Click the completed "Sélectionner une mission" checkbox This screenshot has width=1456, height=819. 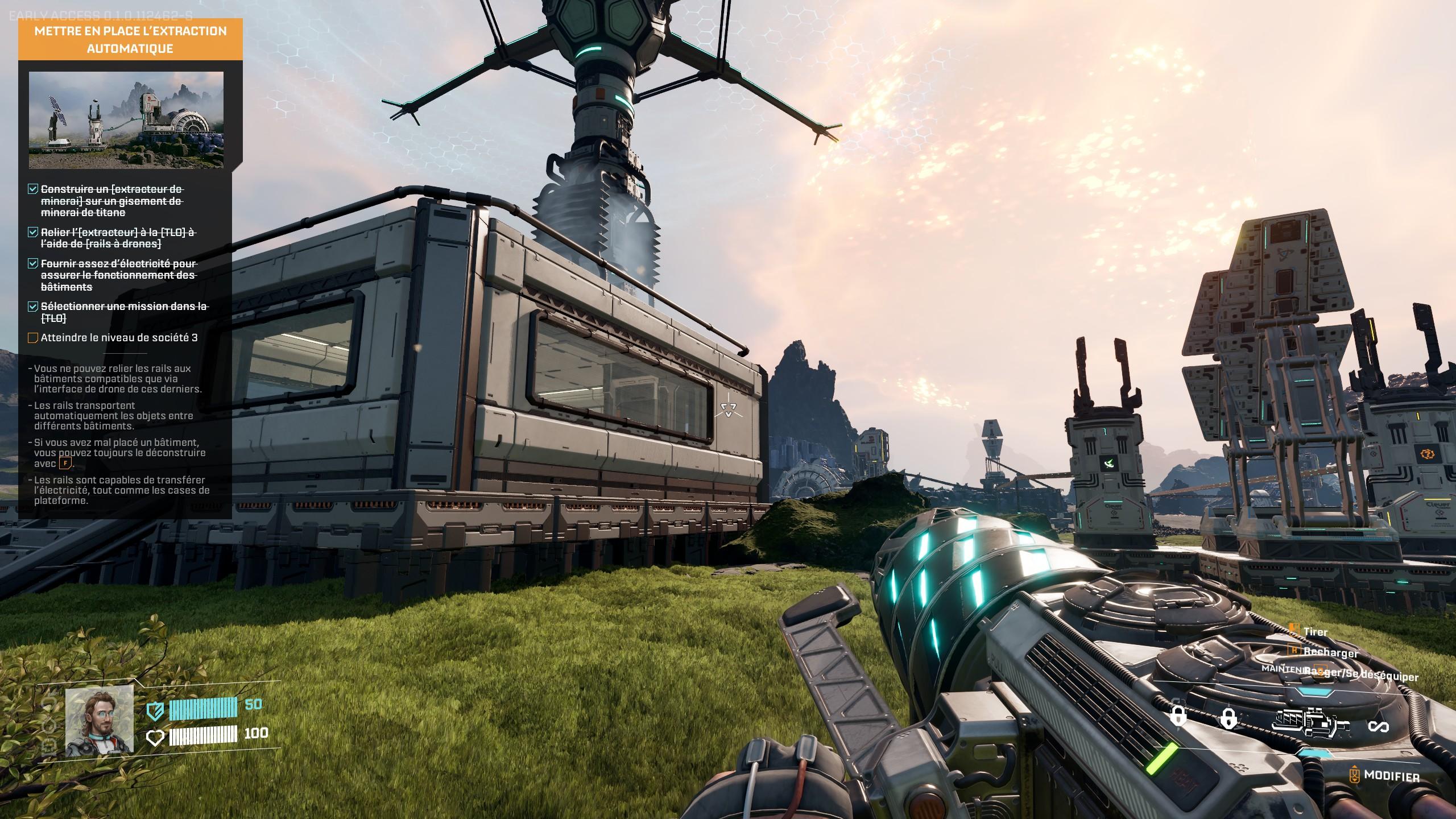click(33, 307)
